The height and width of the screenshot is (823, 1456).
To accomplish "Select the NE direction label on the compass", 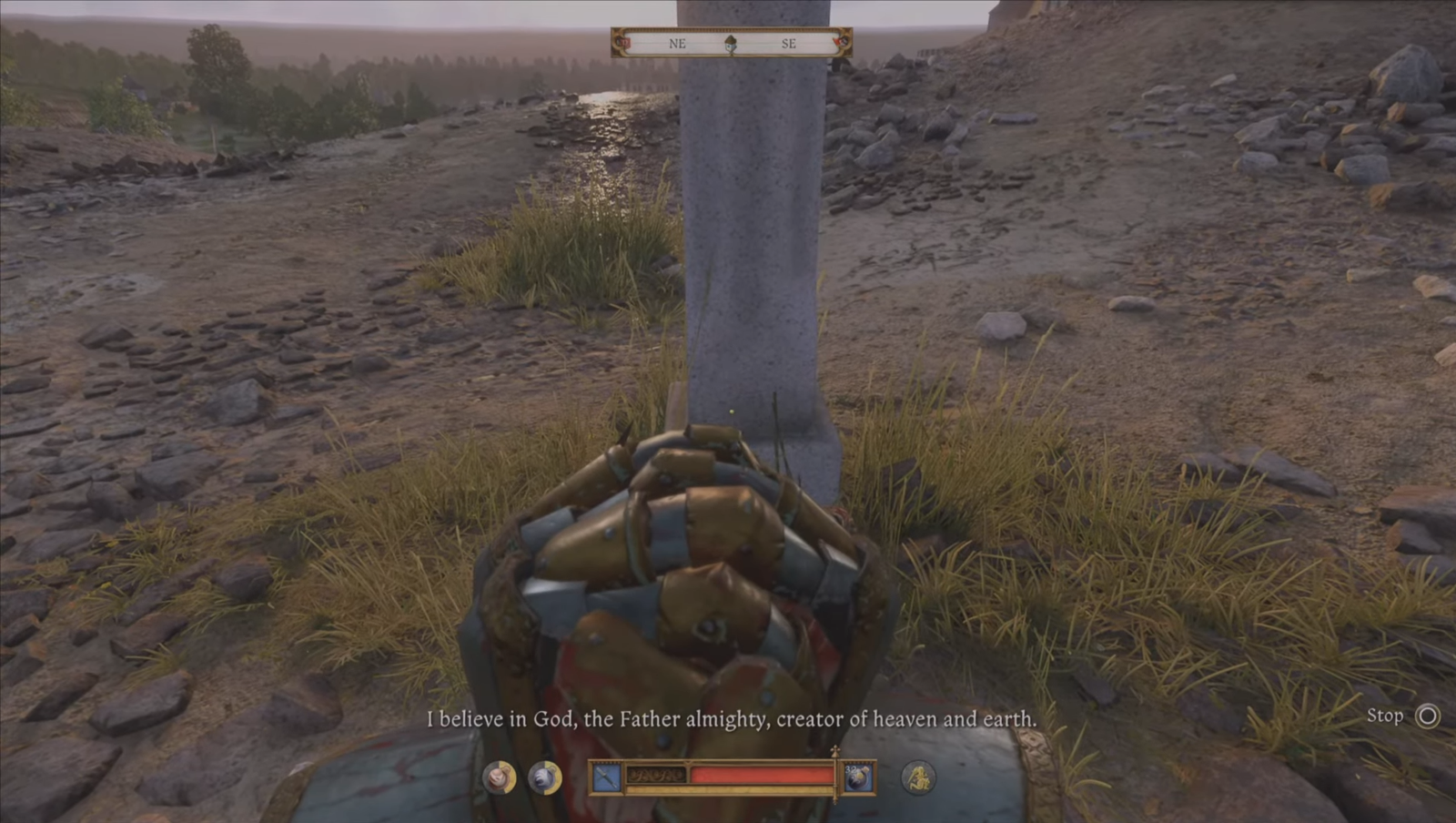I will pyautogui.click(x=677, y=43).
